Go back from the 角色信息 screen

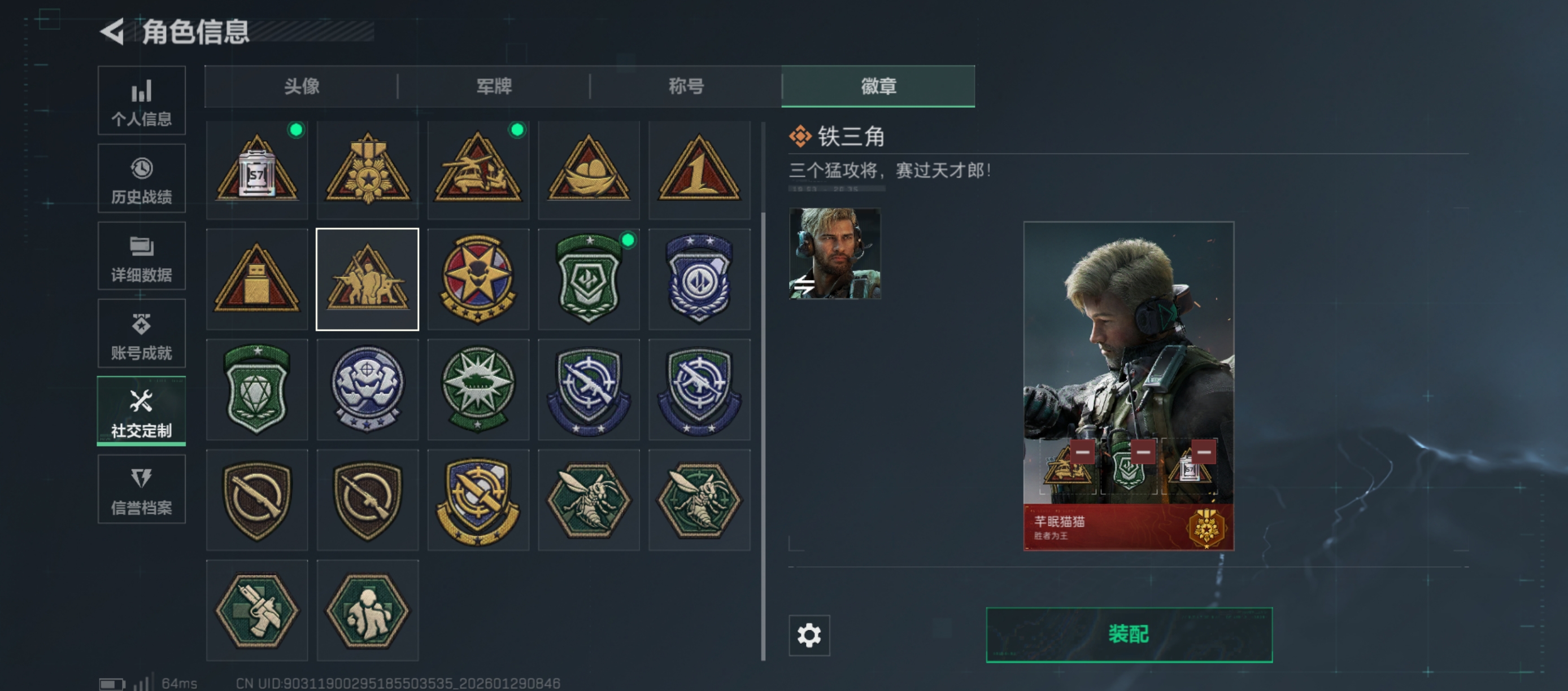(113, 32)
